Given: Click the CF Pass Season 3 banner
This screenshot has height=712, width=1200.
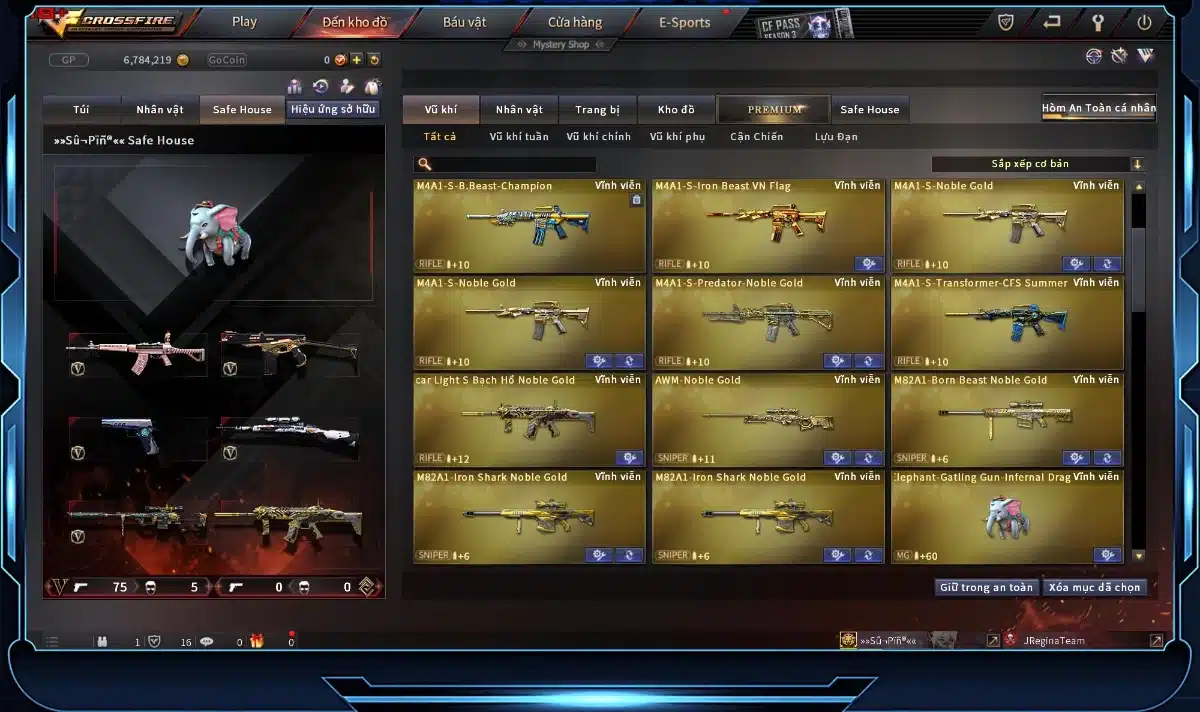Looking at the screenshot, I should pos(805,24).
